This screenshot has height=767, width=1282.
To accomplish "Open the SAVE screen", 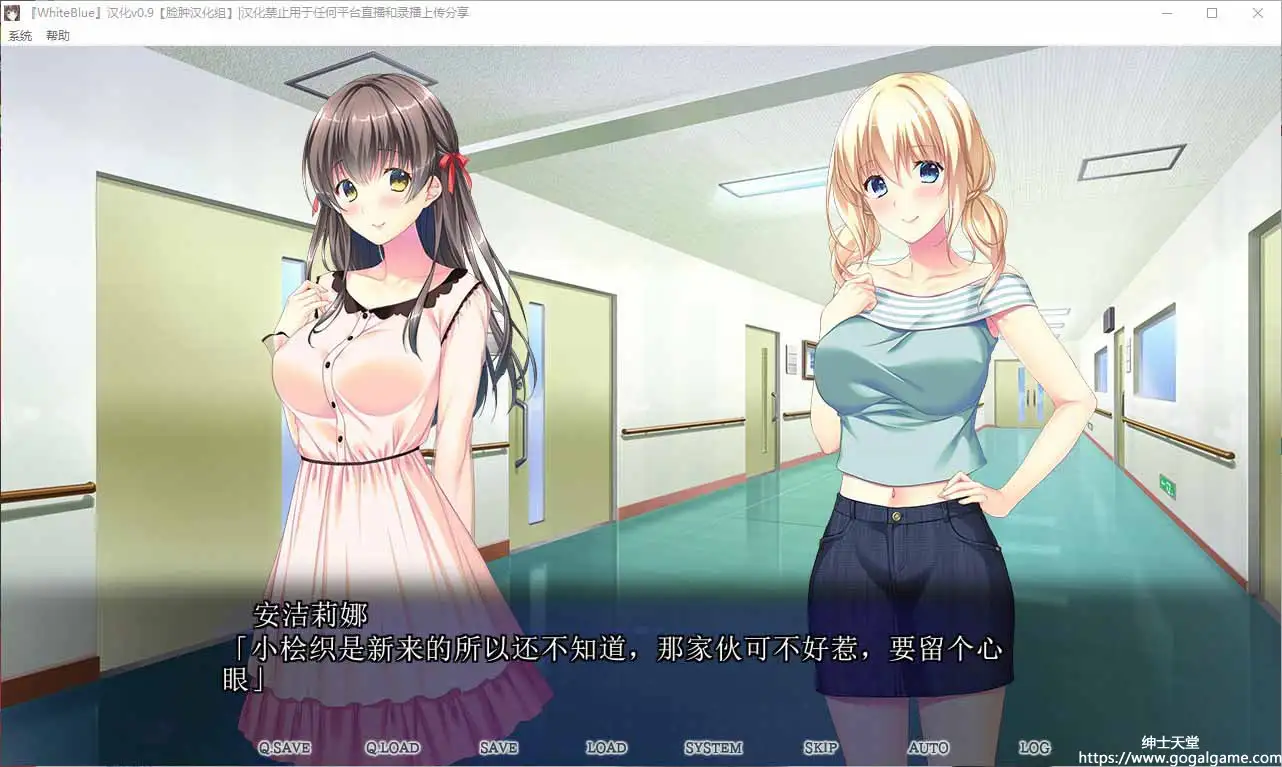I will click(x=497, y=747).
